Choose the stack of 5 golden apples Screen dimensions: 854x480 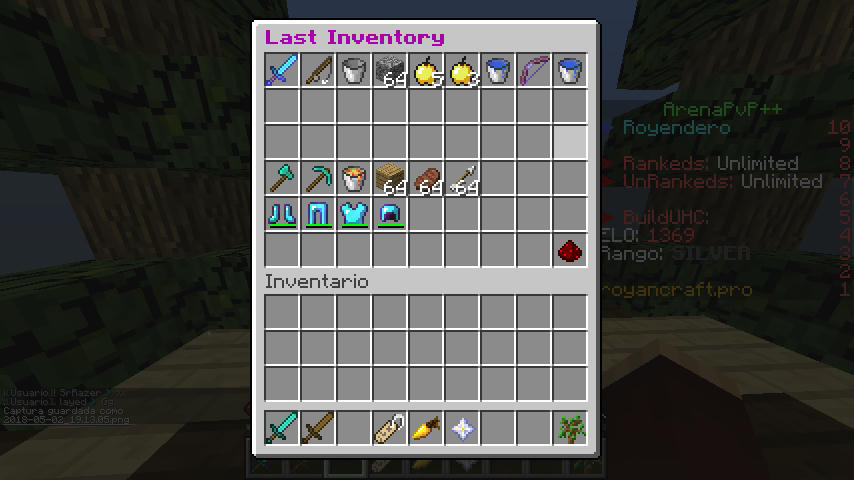pos(427,71)
